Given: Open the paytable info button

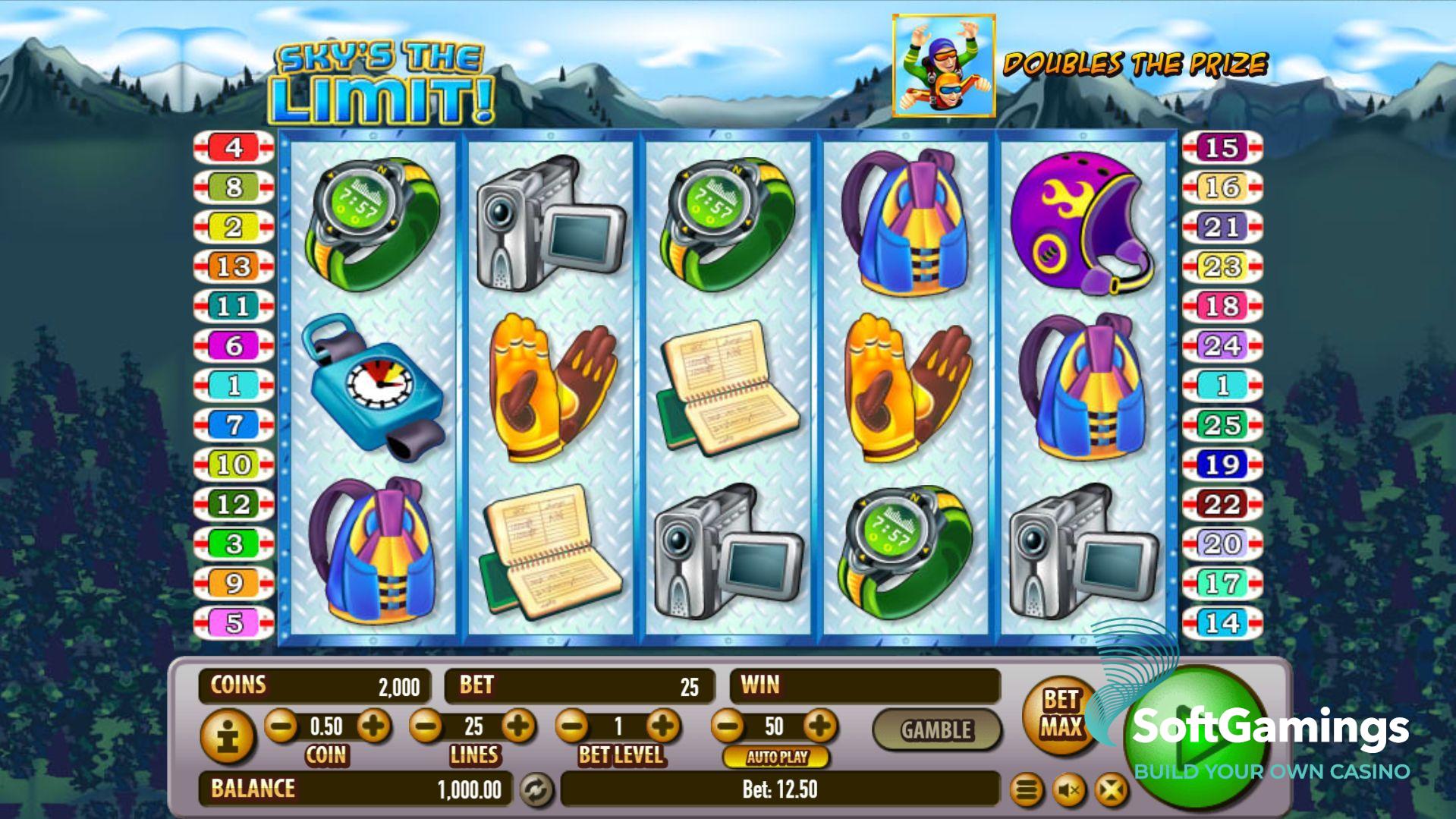Looking at the screenshot, I should [x=227, y=736].
